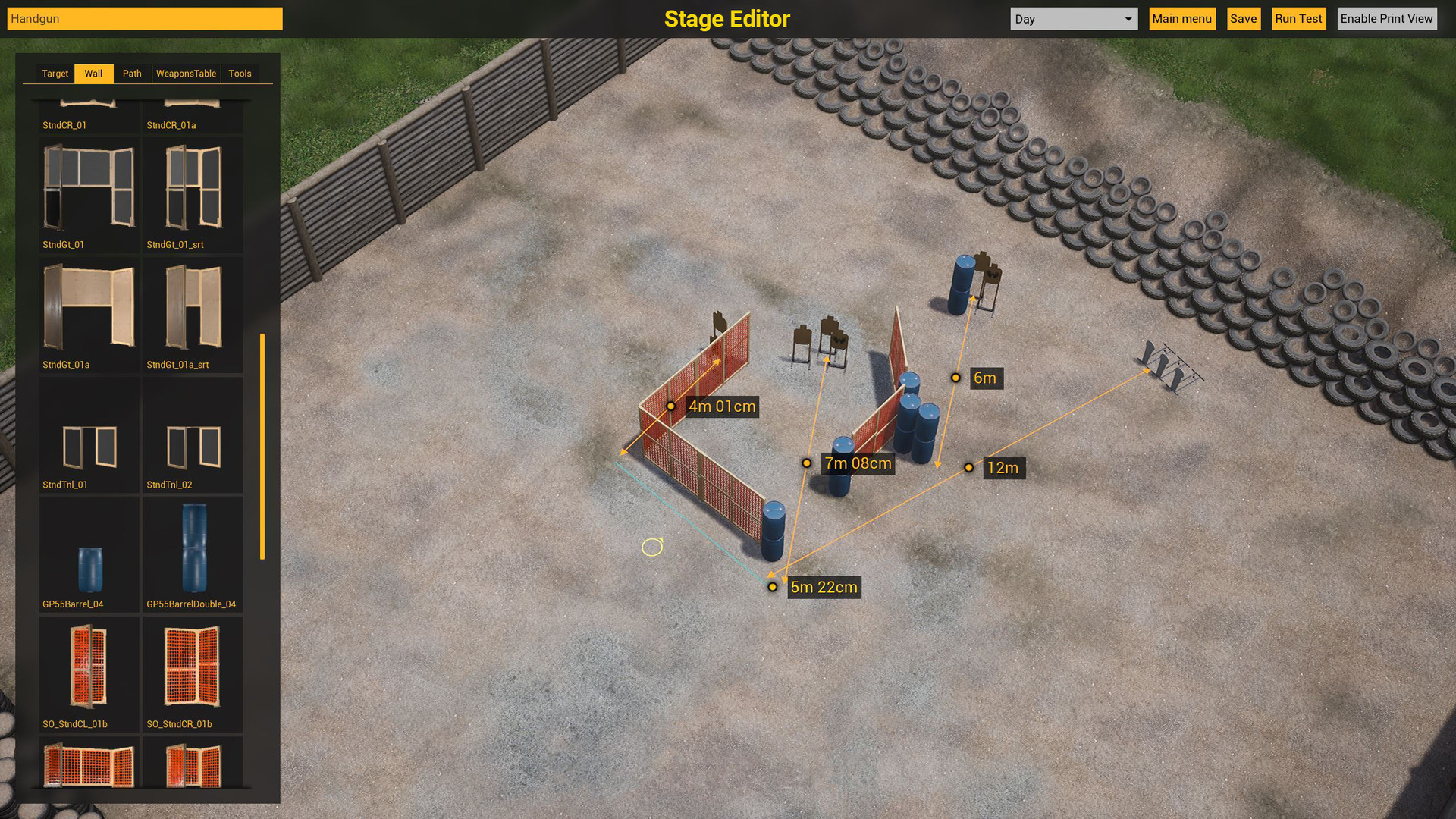Screen dimensions: 1456x819
Task: Click the Handgun stage name field
Action: coord(144,18)
